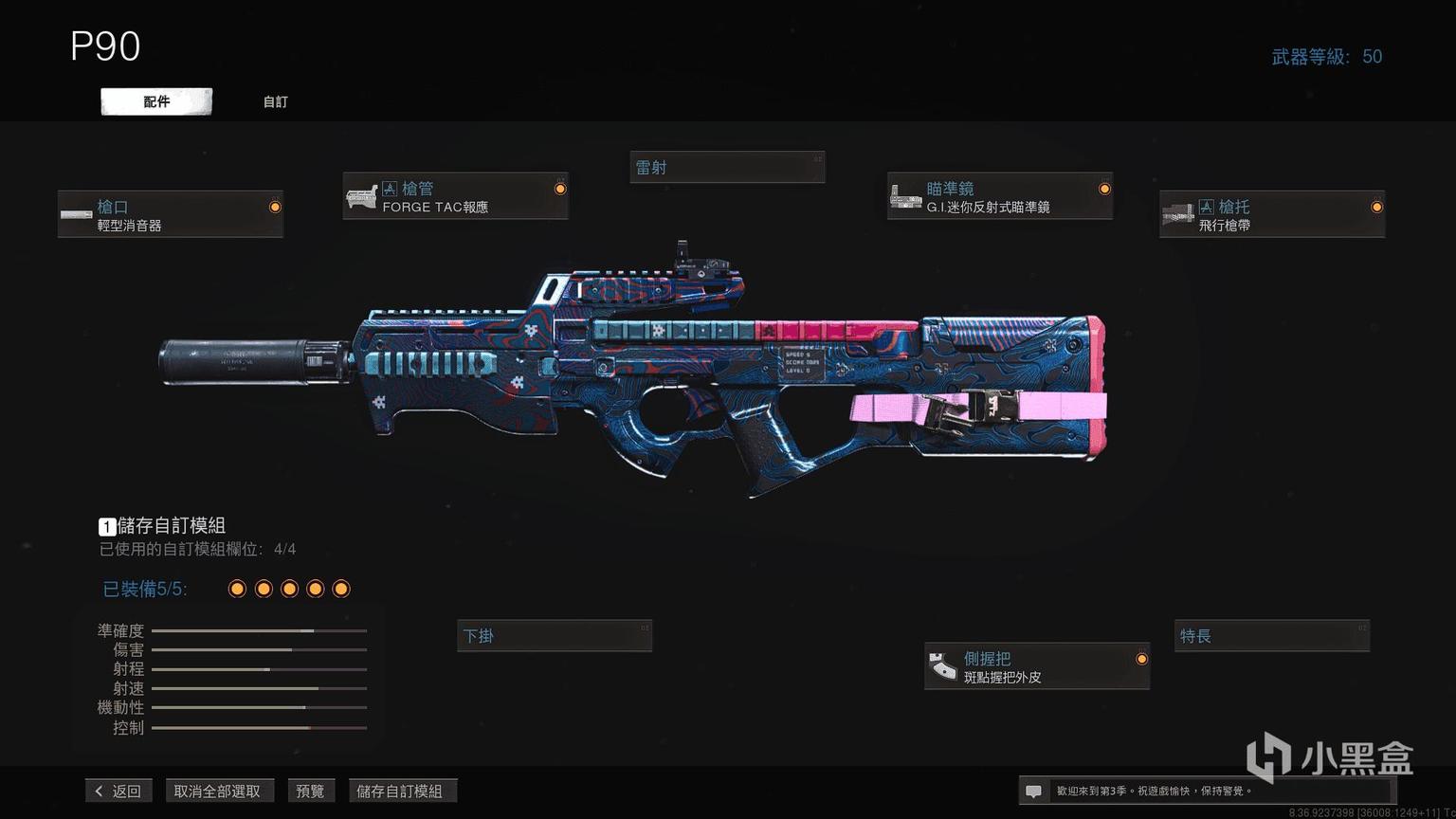Screen dimensions: 1456x819
Task: Open the chat speech bubble icon
Action: pyautogui.click(x=1033, y=791)
